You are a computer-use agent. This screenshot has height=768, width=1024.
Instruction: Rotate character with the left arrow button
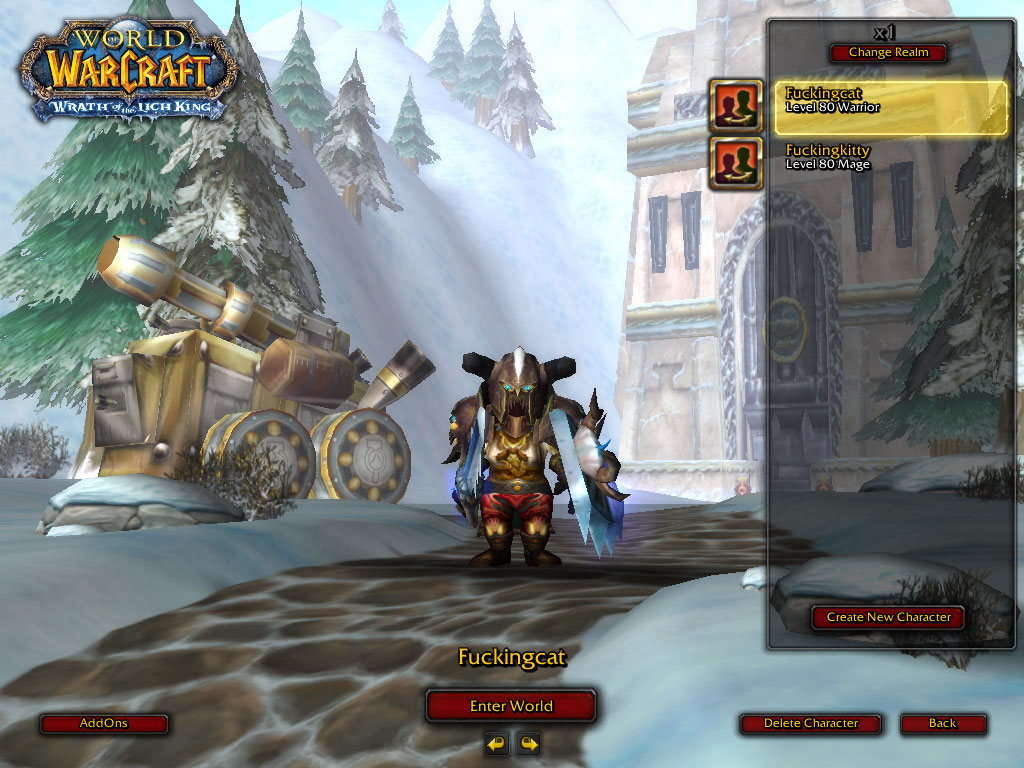tap(496, 743)
